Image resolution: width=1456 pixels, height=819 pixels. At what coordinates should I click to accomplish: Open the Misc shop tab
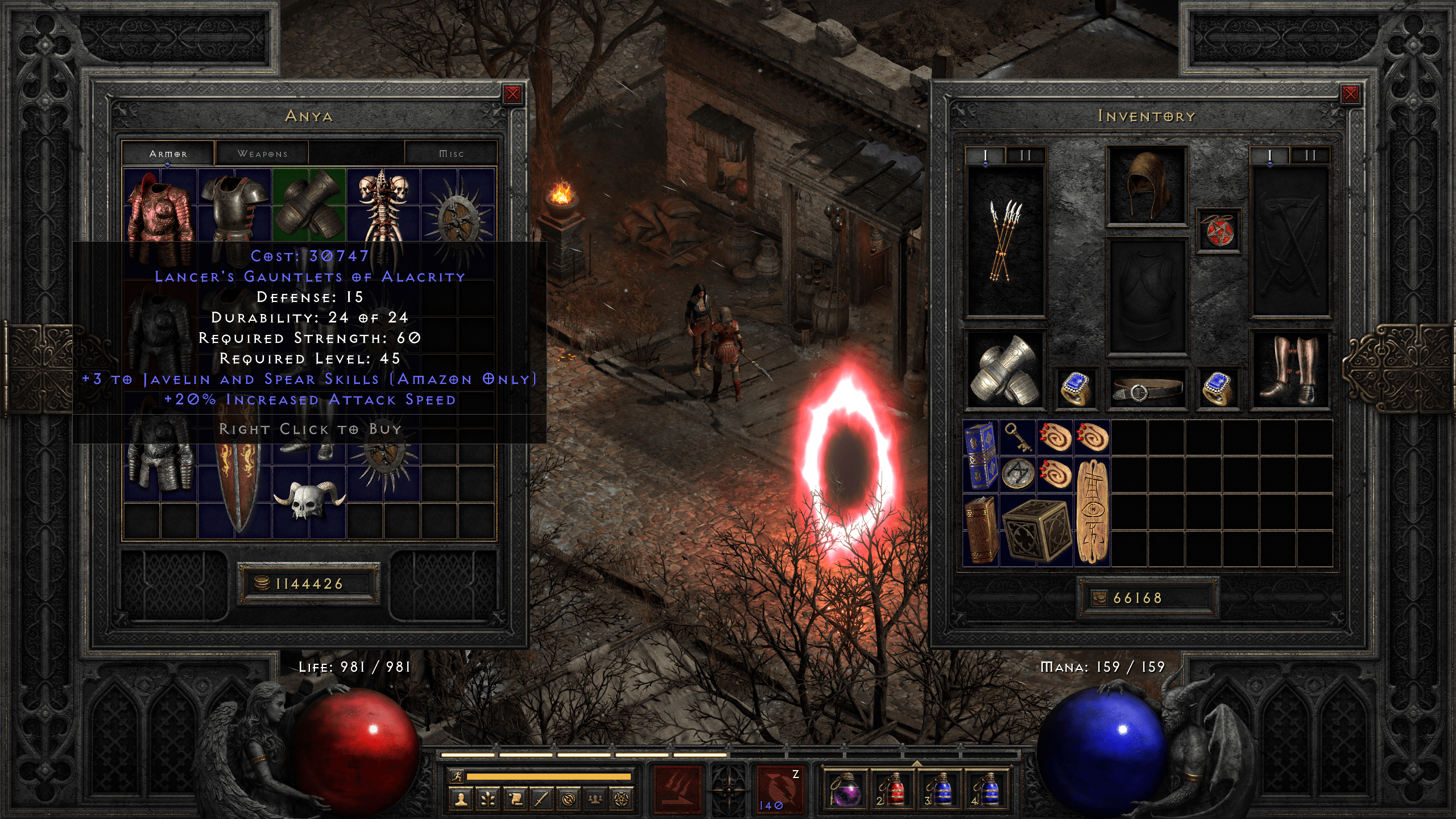pyautogui.click(x=451, y=154)
